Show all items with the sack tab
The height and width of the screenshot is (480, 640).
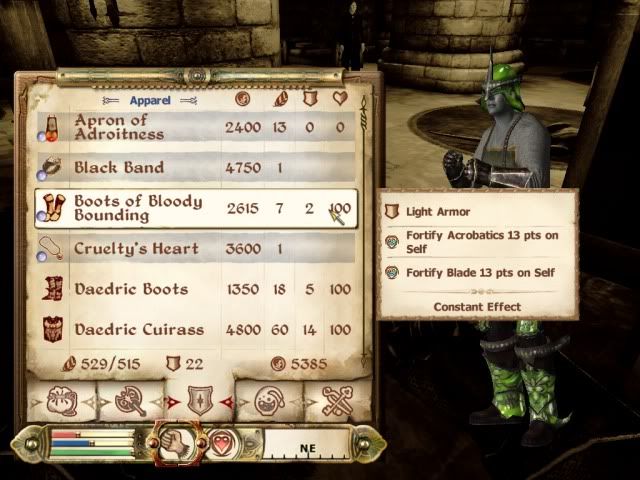63,400
